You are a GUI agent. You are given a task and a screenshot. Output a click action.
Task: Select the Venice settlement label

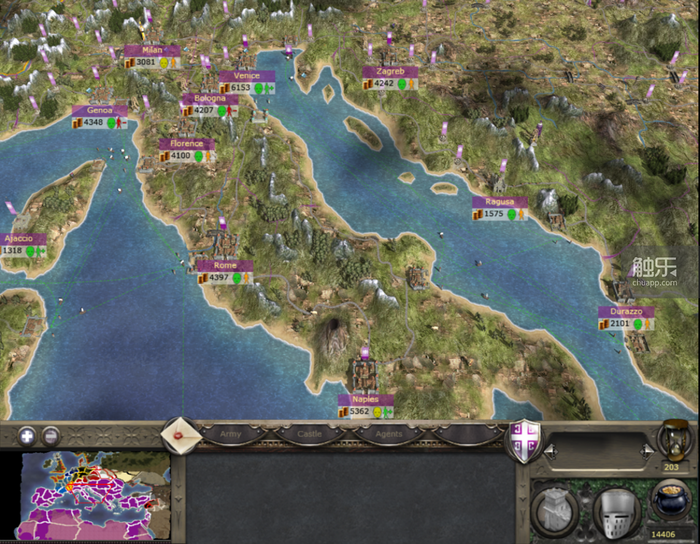point(240,76)
